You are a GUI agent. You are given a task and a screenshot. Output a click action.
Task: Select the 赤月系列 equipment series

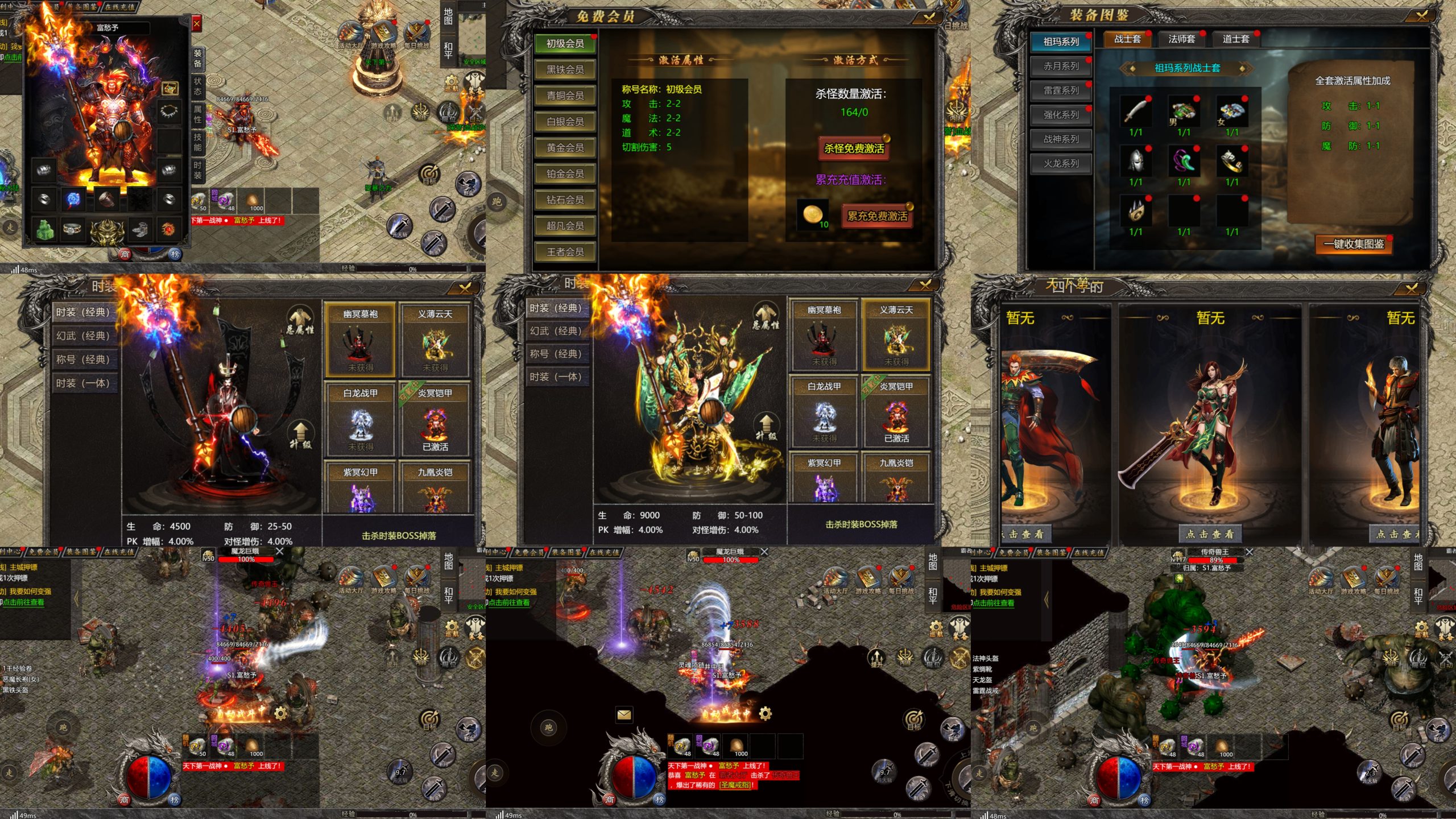[1061, 67]
